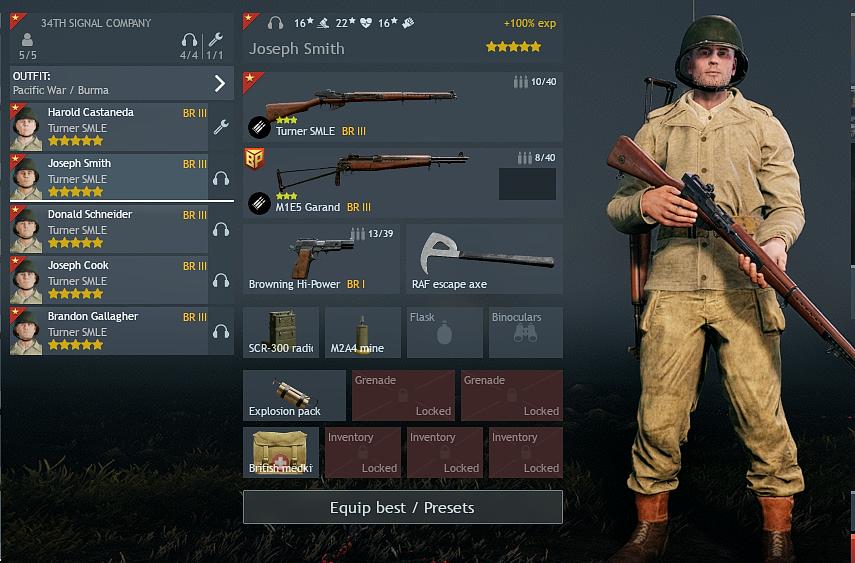The image size is (855, 563).
Task: Open the Outfit Pacific War / Burma selector
Action: pyautogui.click(x=122, y=83)
